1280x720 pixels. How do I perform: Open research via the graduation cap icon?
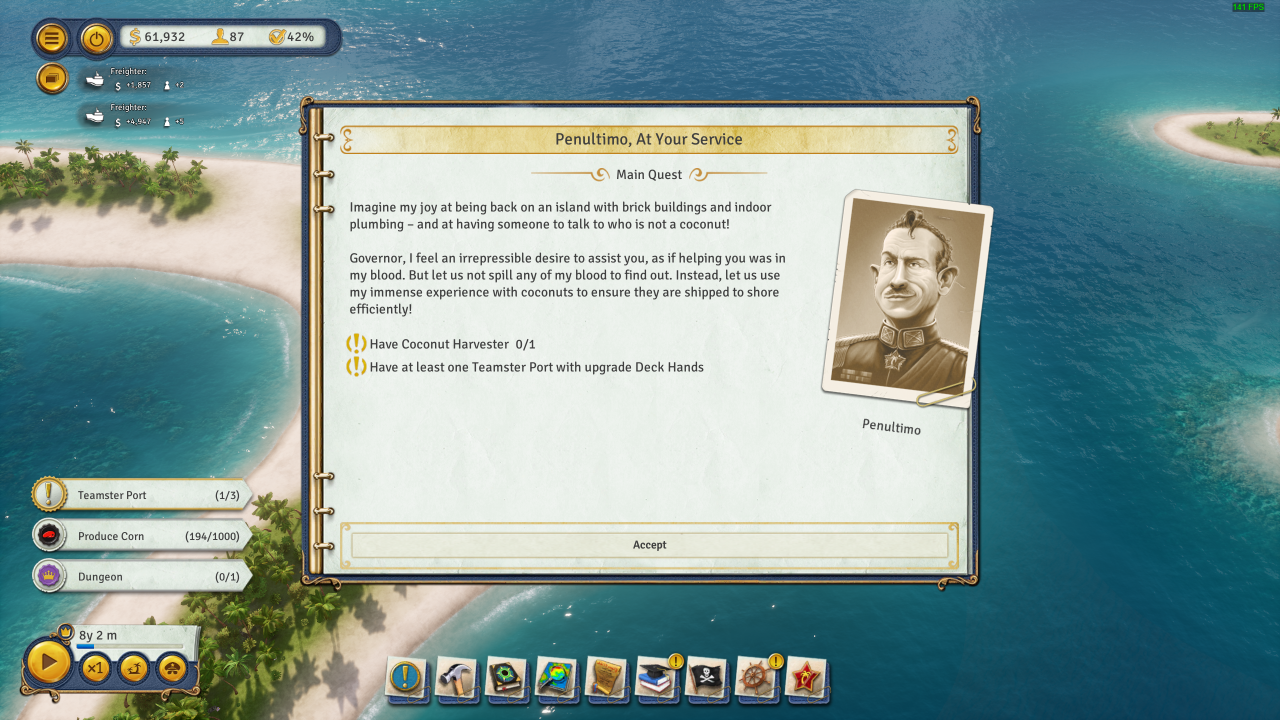pos(657,680)
